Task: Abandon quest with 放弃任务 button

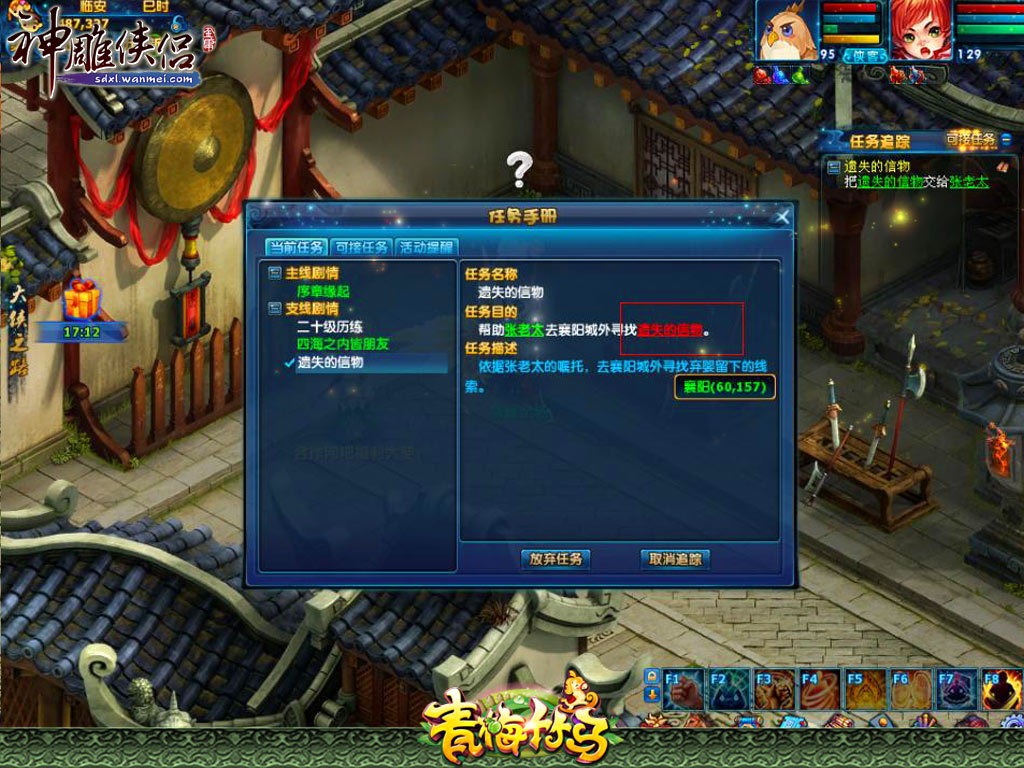Action: click(555, 559)
